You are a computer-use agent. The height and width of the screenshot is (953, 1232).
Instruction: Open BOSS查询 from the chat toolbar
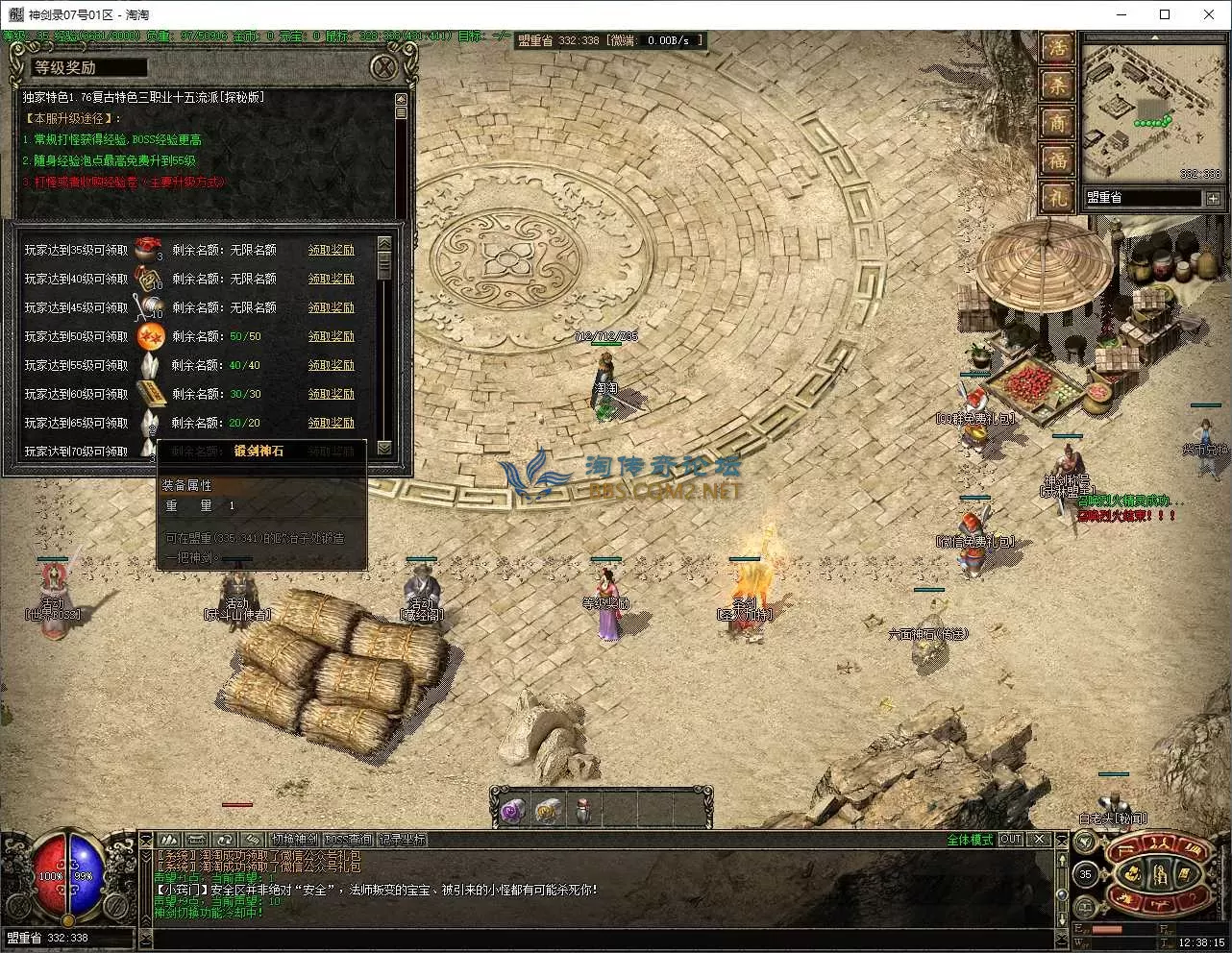(349, 838)
